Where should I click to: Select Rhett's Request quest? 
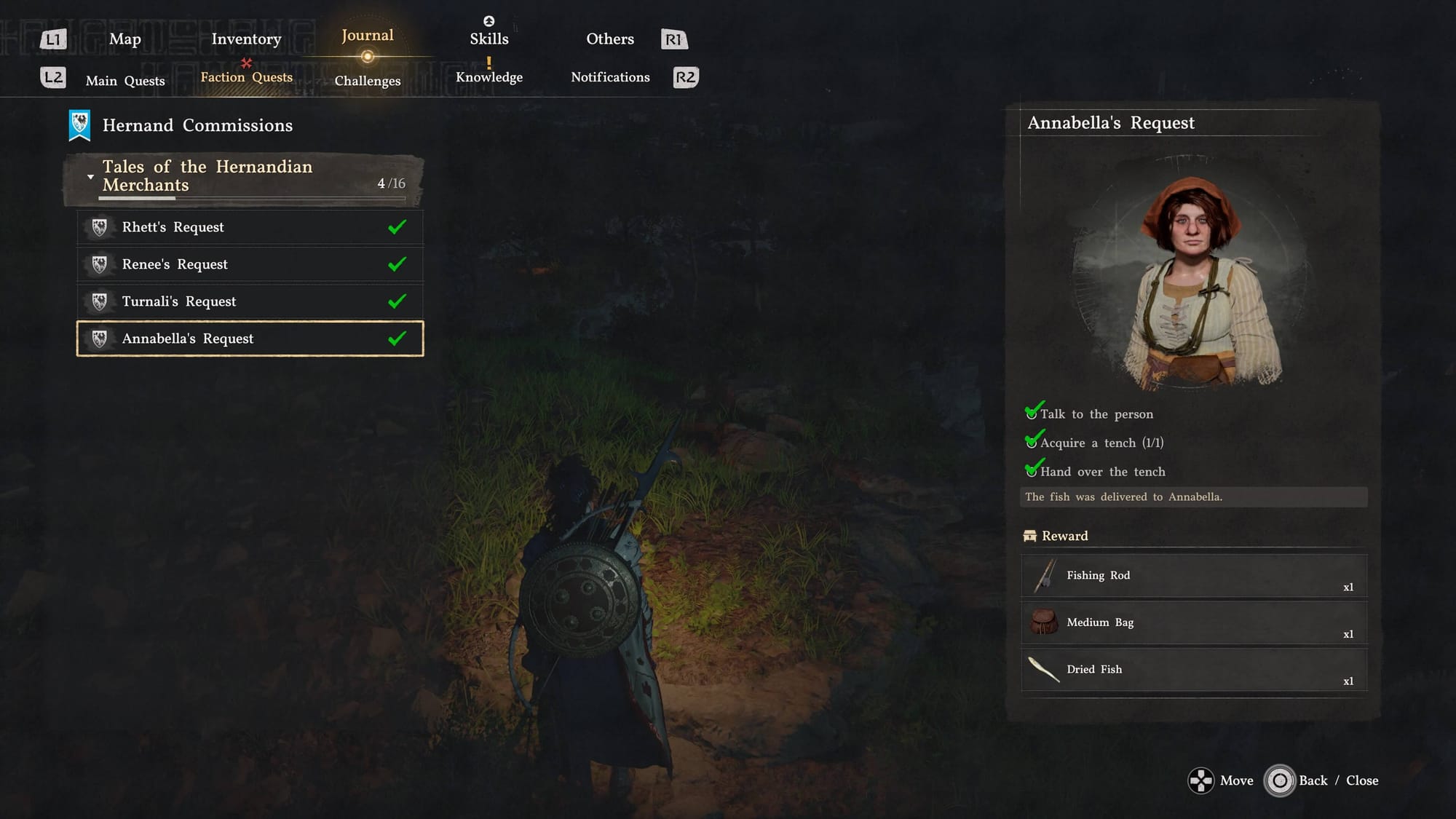click(250, 227)
